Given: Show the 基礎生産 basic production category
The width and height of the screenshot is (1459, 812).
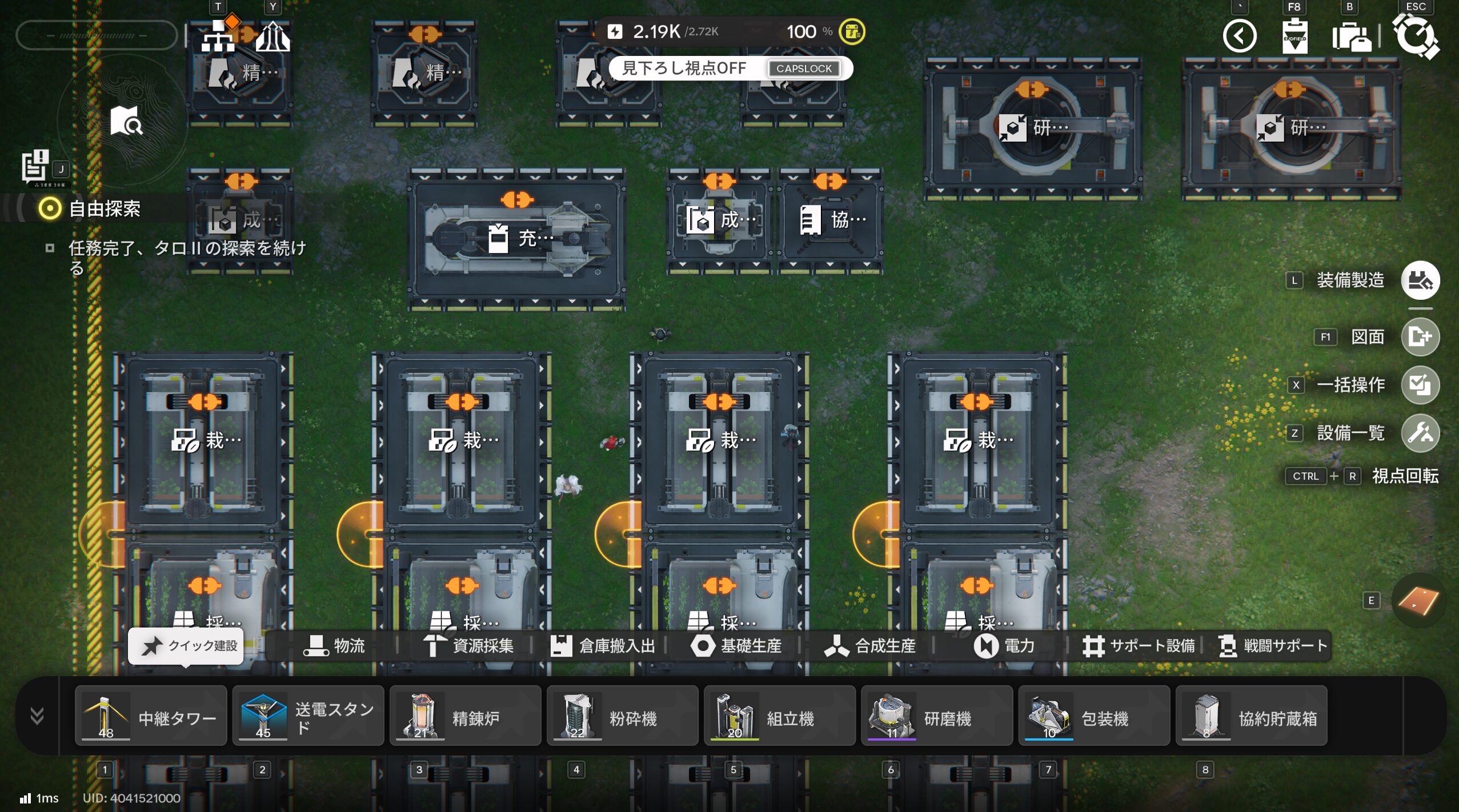Looking at the screenshot, I should [x=736, y=646].
